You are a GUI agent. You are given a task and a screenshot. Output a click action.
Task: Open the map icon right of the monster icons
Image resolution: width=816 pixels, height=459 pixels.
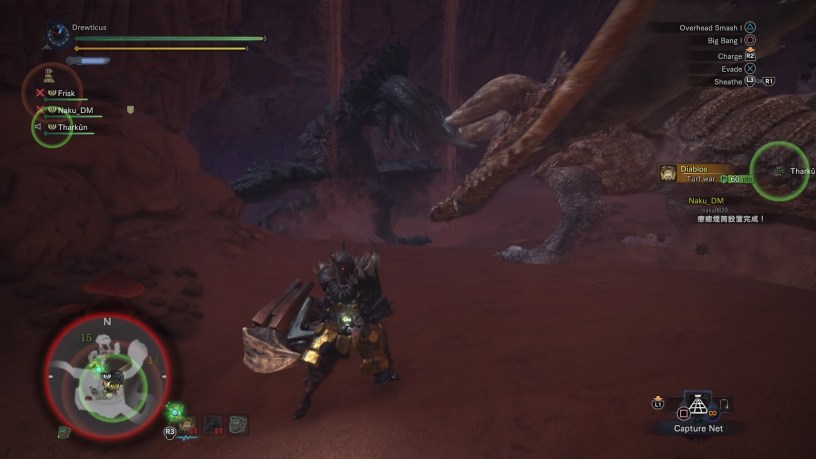tap(238, 425)
